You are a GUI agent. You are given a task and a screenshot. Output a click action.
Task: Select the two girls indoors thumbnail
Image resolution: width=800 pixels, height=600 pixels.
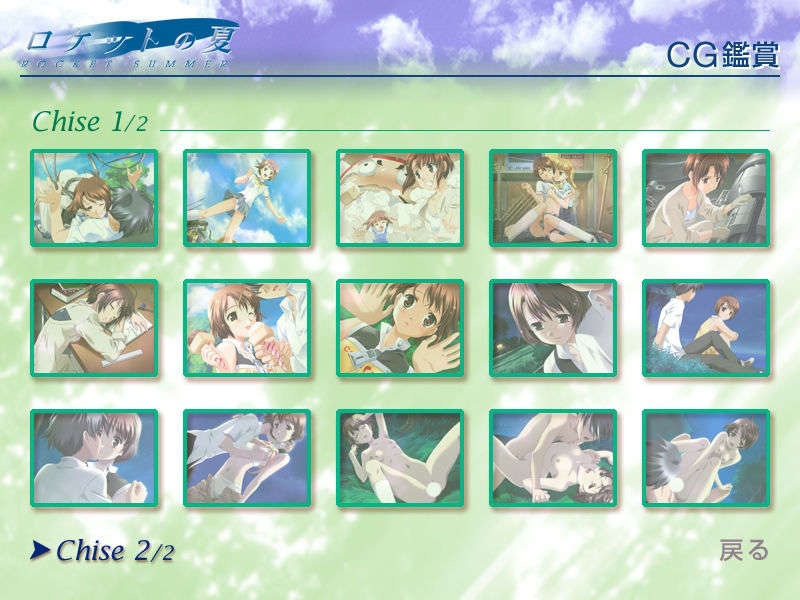(553, 198)
